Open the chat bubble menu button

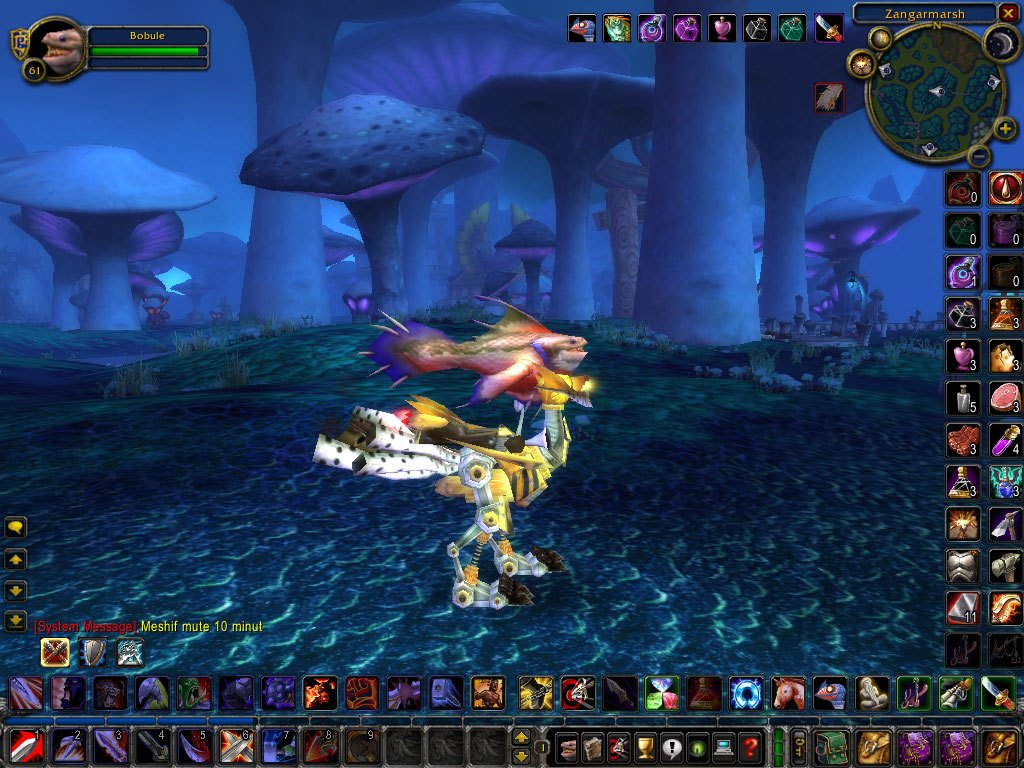pos(16,527)
